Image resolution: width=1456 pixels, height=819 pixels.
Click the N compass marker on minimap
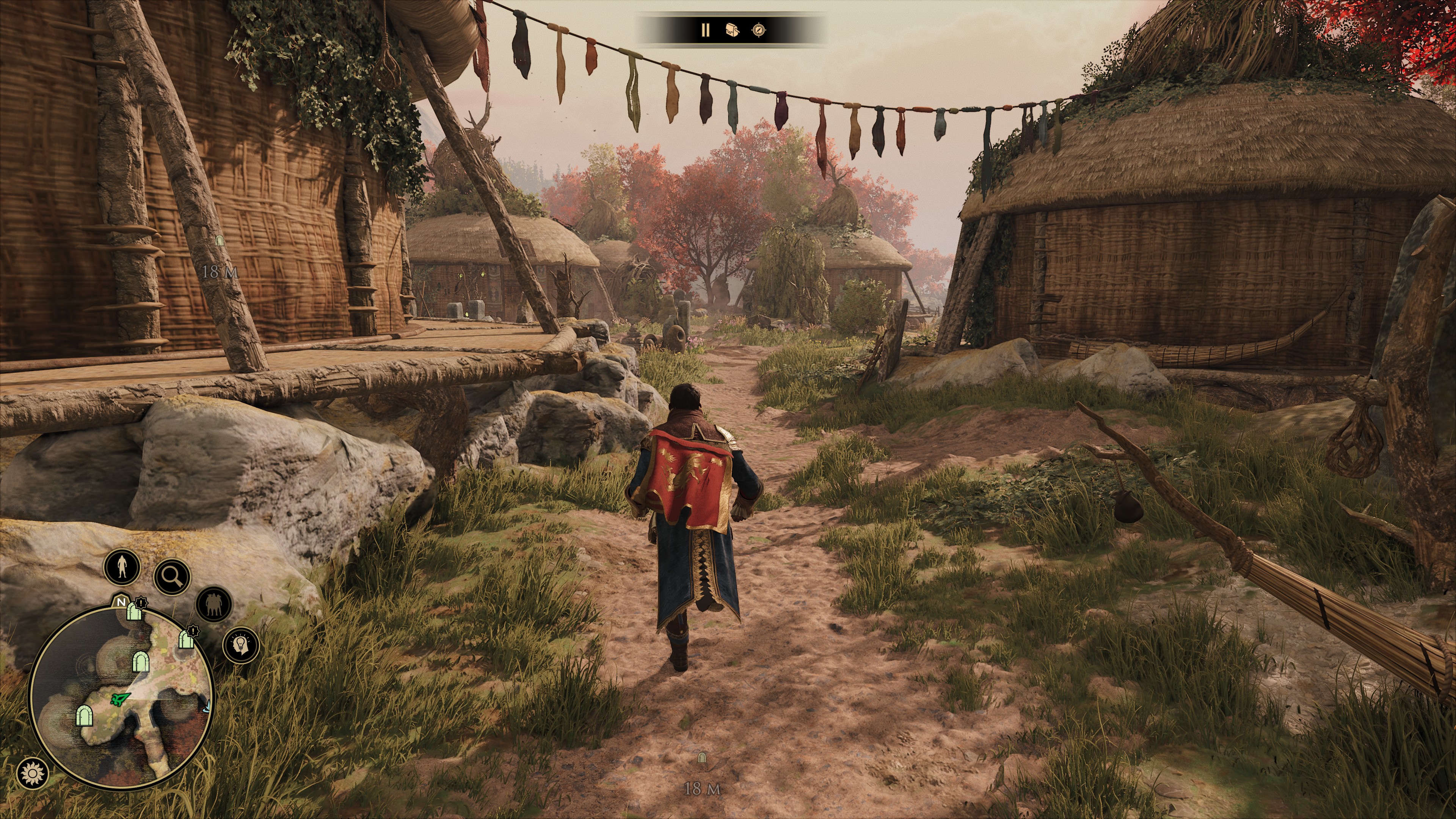(x=121, y=602)
